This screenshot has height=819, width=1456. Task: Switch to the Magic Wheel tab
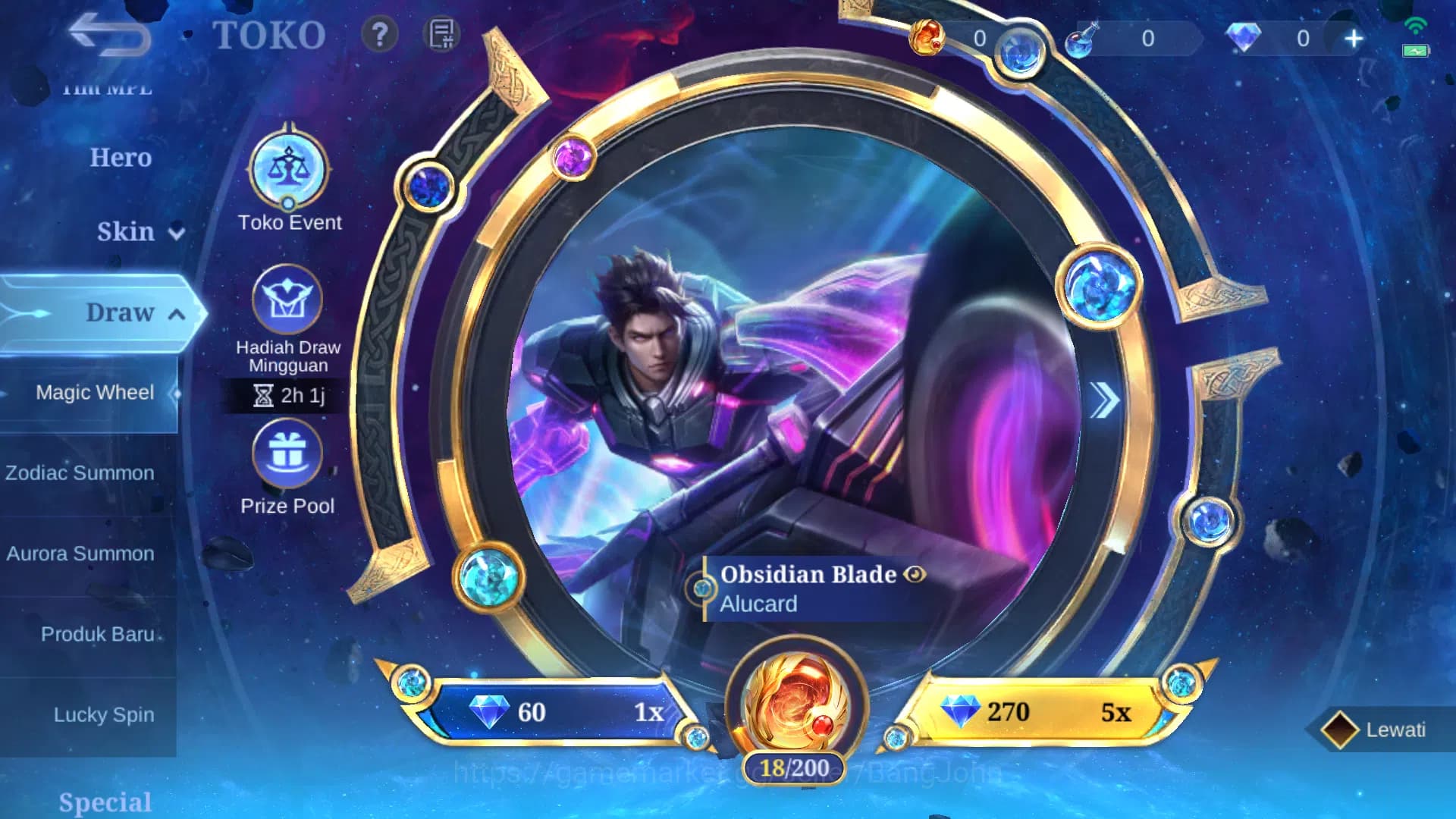(95, 392)
